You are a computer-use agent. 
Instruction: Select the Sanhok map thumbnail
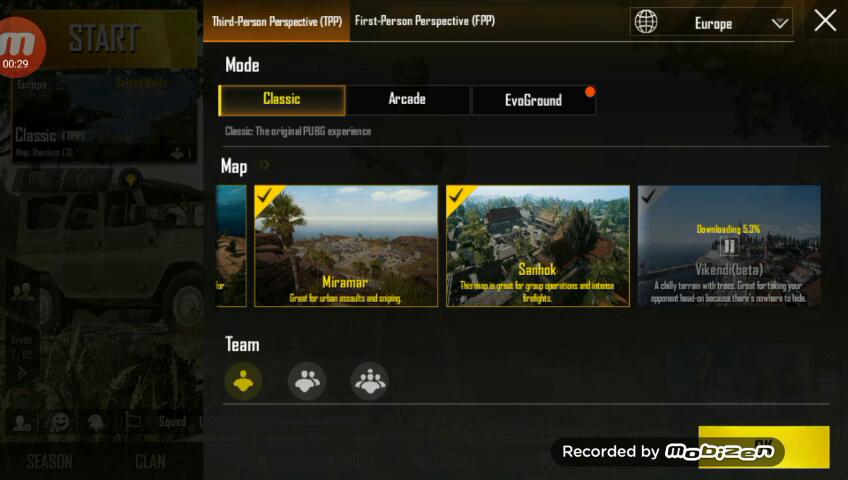coord(538,245)
